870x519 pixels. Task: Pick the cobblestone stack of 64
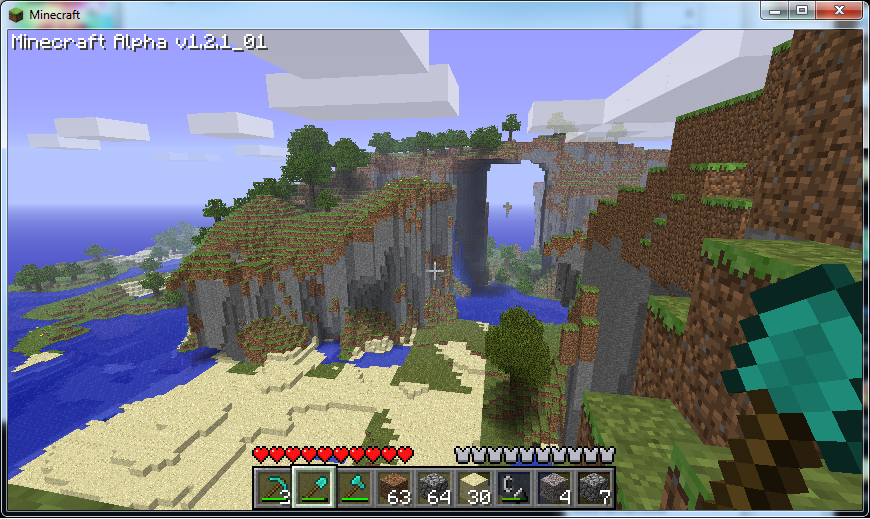click(x=433, y=487)
